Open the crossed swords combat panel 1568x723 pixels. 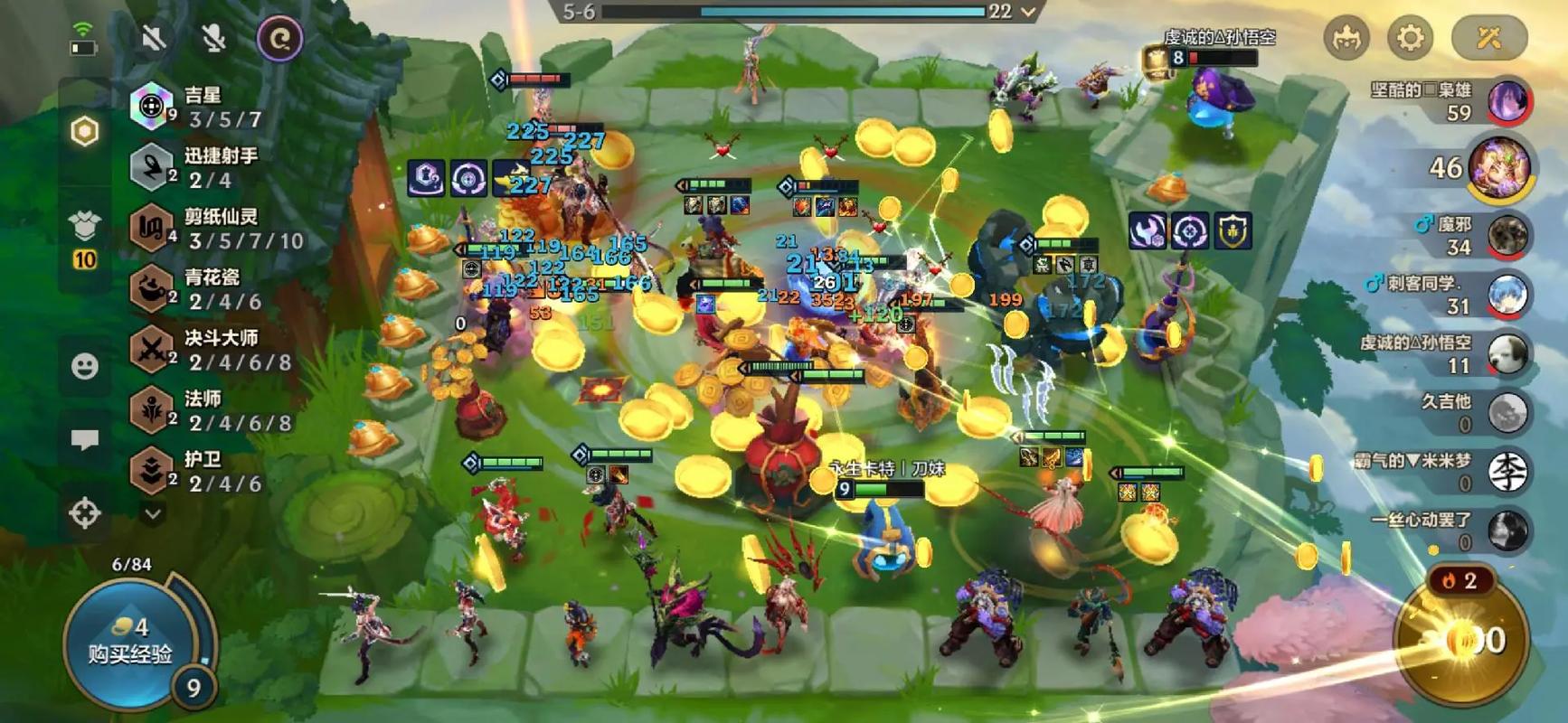pyautogui.click(x=1488, y=38)
